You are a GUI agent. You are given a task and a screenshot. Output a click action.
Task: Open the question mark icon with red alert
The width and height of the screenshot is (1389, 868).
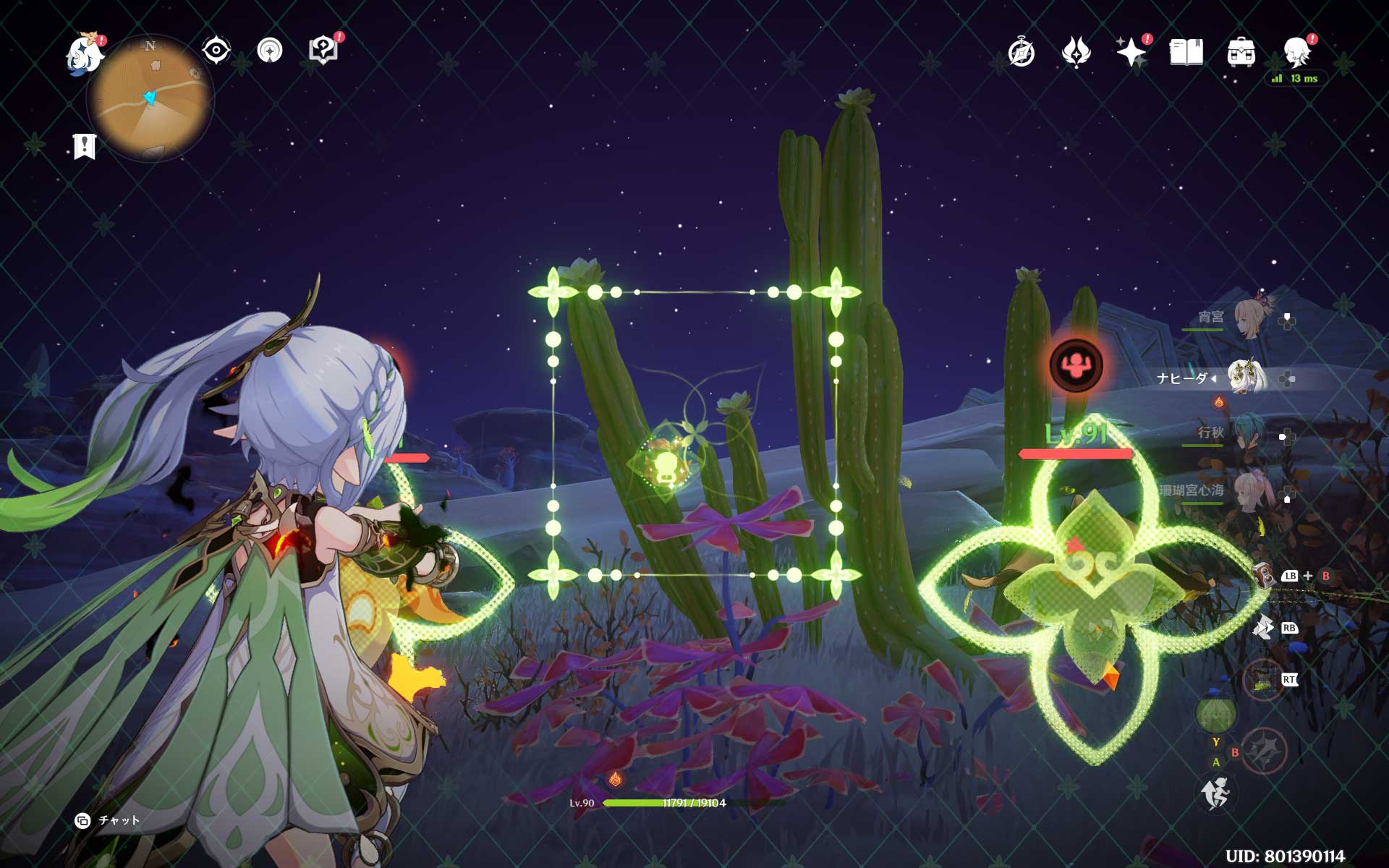click(323, 51)
